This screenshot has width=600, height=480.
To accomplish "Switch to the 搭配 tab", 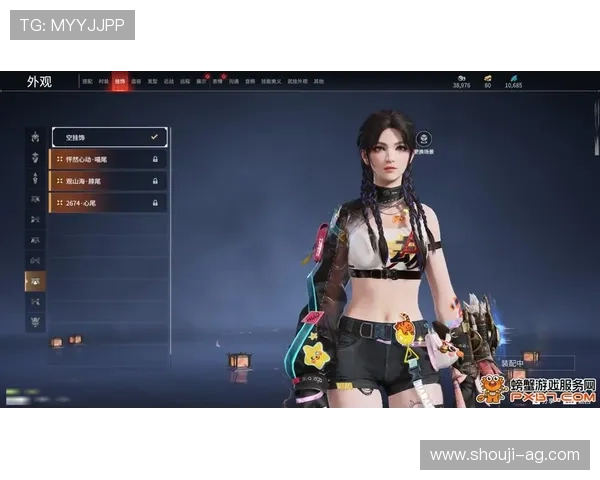I will click(x=87, y=81).
